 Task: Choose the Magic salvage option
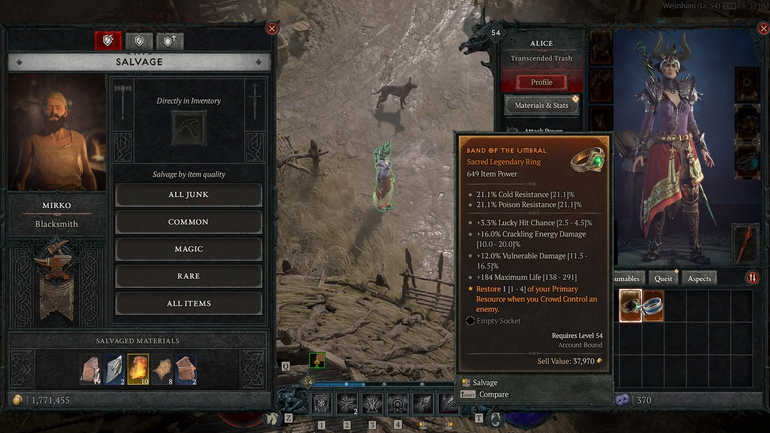pos(189,249)
